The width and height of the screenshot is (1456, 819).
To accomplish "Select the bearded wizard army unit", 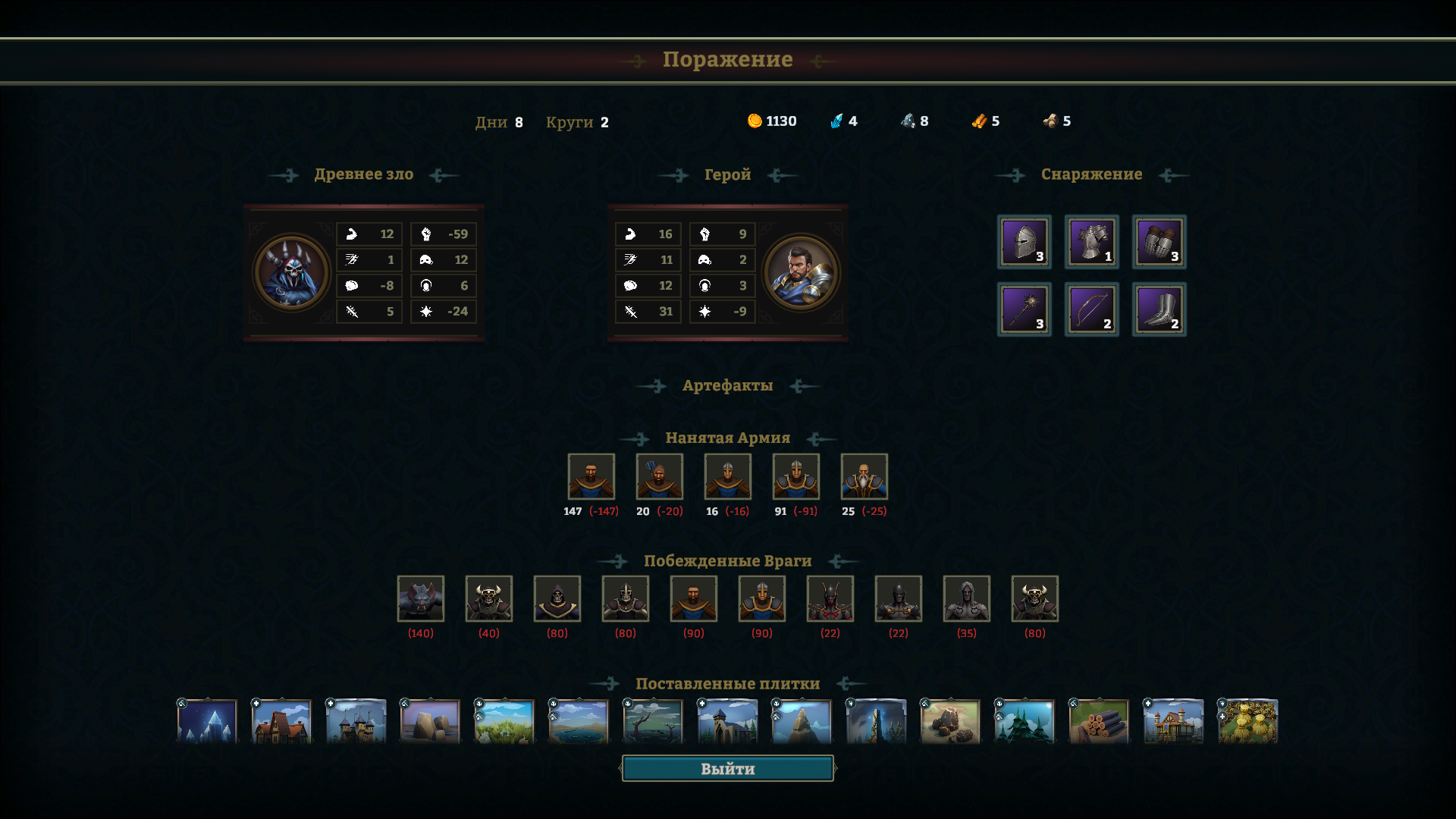I will [864, 476].
